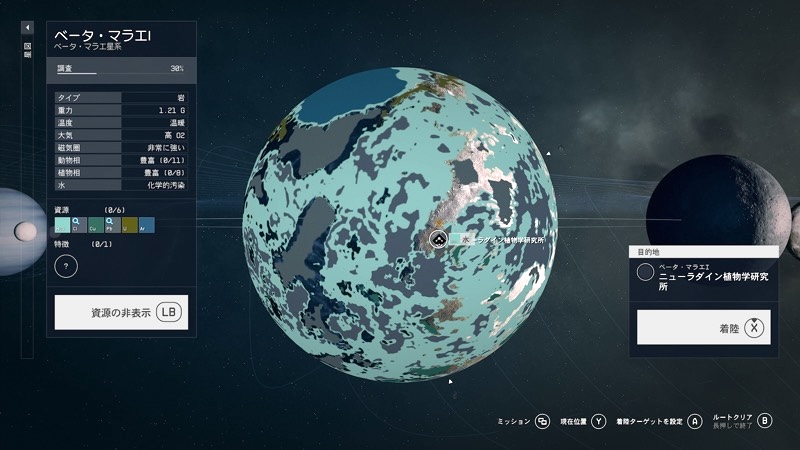Viewport: 800px width, 450px height.
Task: Open the unknown trait question mark circle
Action: point(66,266)
